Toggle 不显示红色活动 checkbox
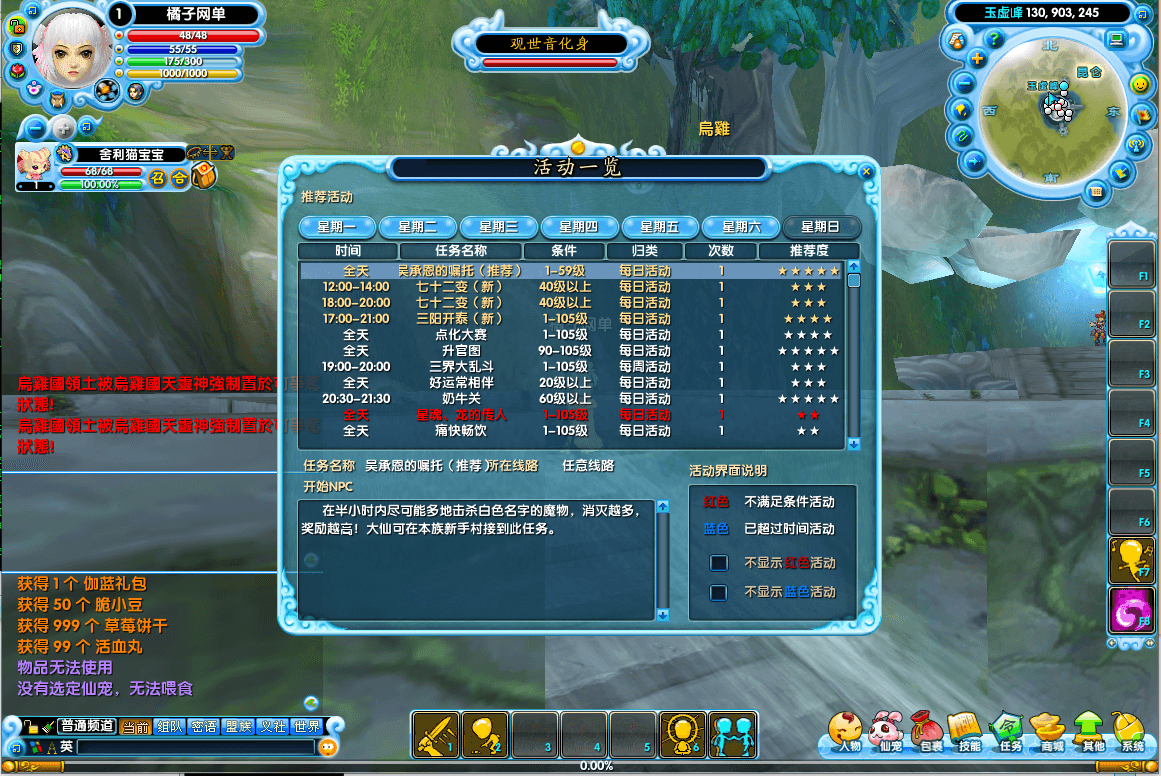 pyautogui.click(x=718, y=563)
